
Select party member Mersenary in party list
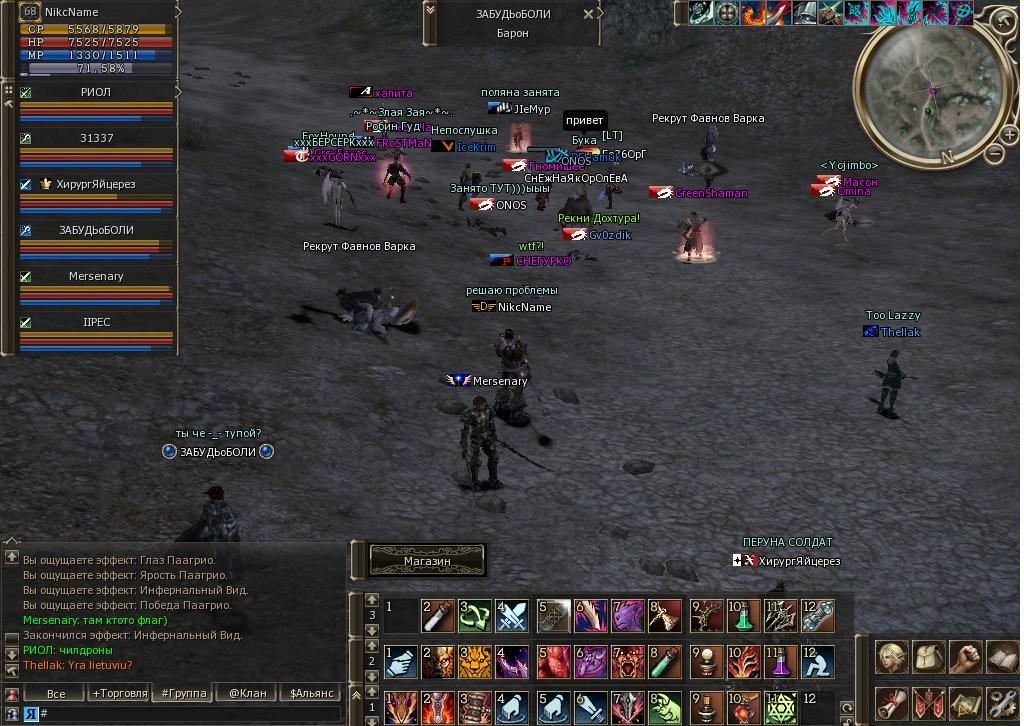[96, 276]
